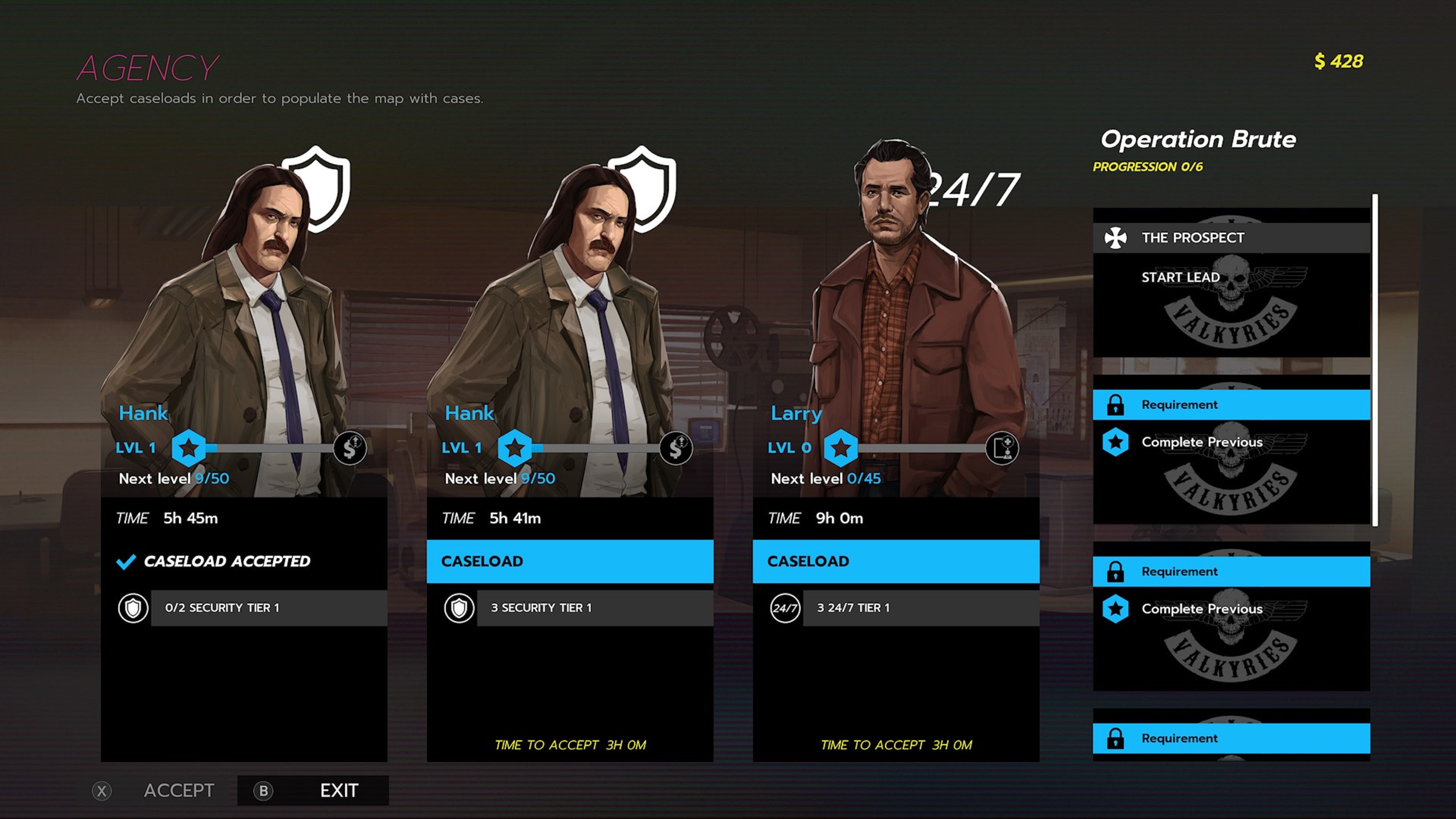The height and width of the screenshot is (819, 1456).
Task: Click Larry's level reward icon
Action: tap(1001, 448)
